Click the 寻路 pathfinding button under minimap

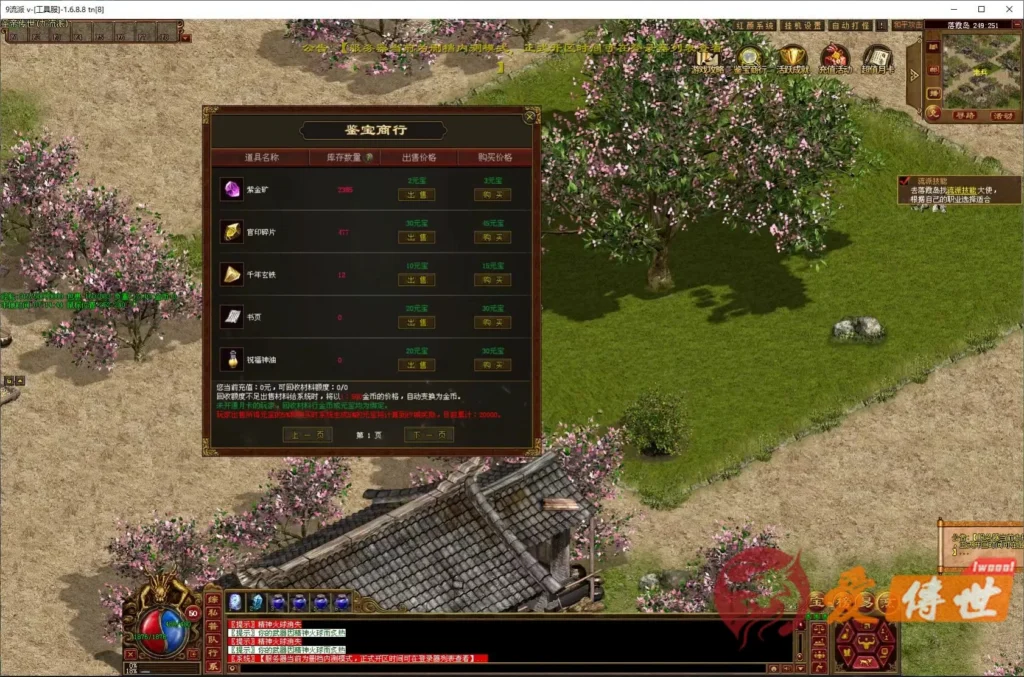point(964,116)
